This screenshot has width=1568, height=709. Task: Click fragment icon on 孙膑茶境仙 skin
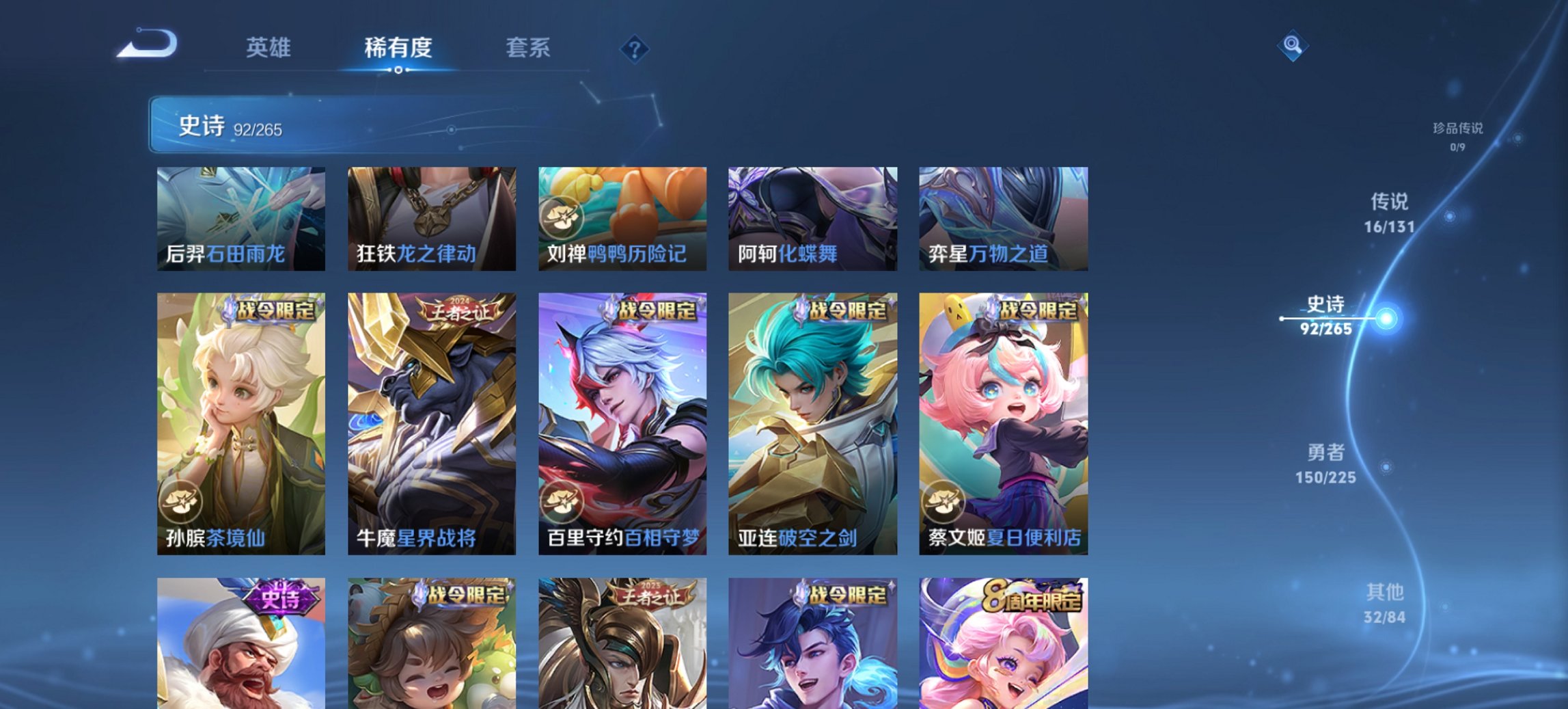[180, 503]
